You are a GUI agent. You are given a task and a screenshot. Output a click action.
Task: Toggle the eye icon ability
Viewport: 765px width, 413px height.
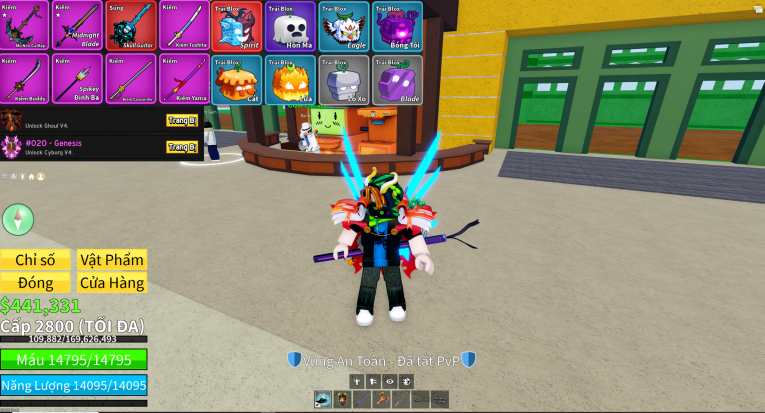(389, 381)
